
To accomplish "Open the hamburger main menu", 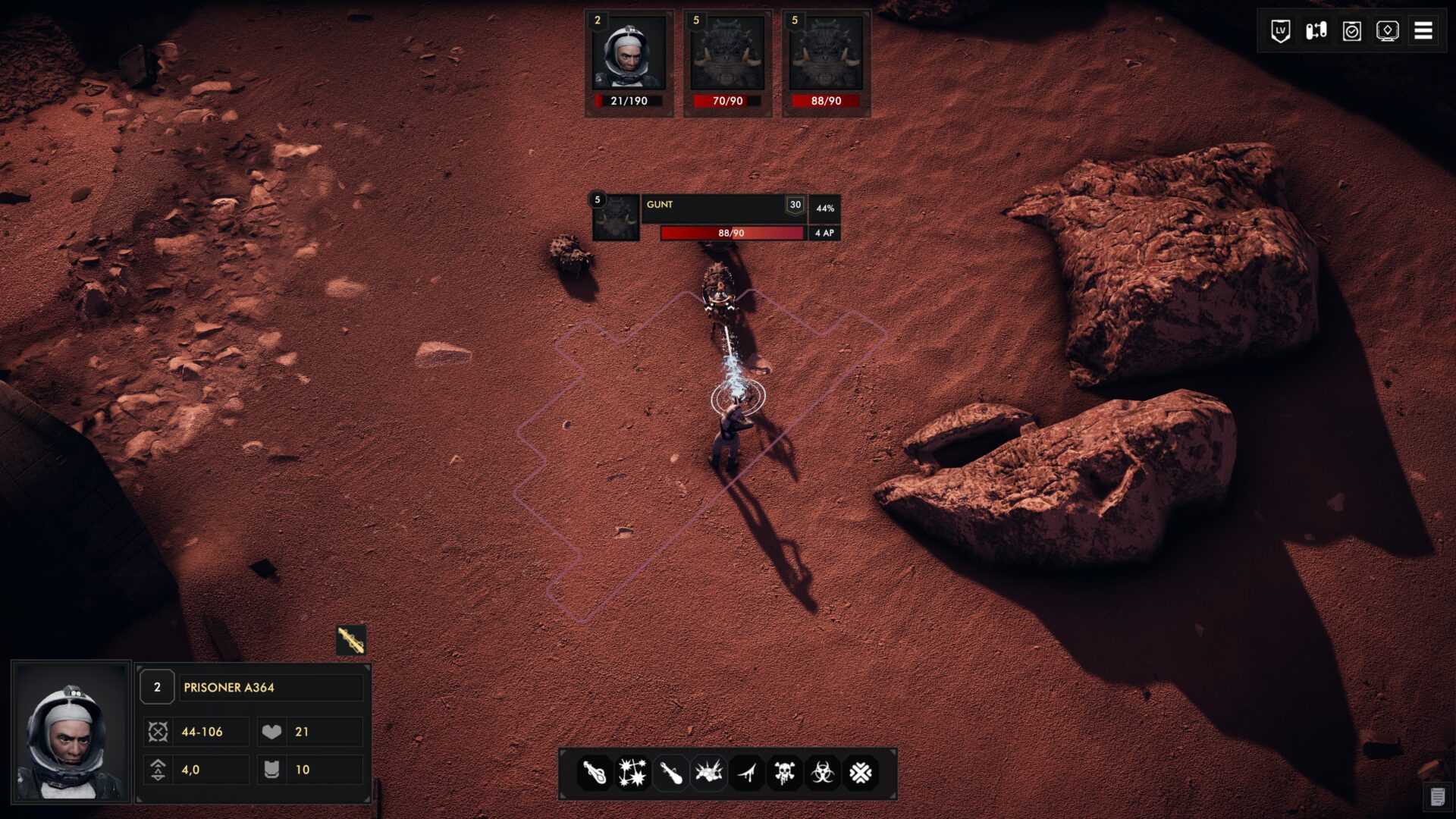I will point(1423,31).
